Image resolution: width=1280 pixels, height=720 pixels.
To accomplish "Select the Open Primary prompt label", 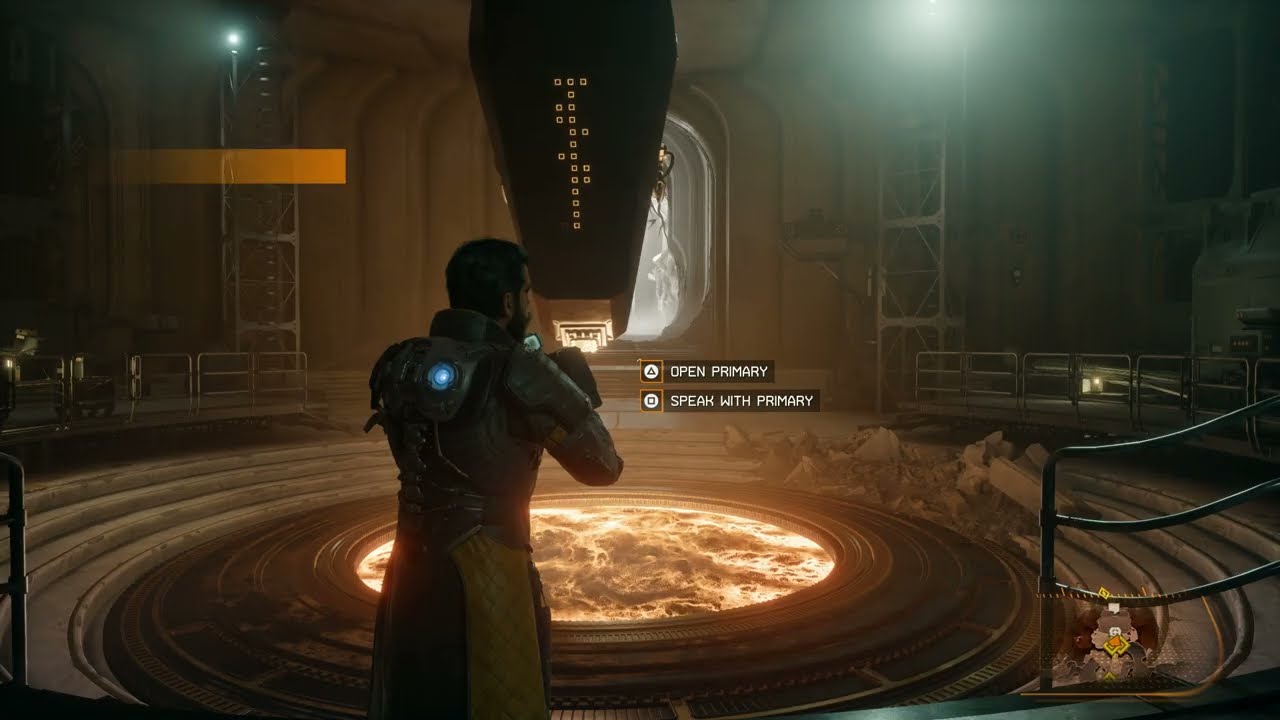I will coord(718,370).
